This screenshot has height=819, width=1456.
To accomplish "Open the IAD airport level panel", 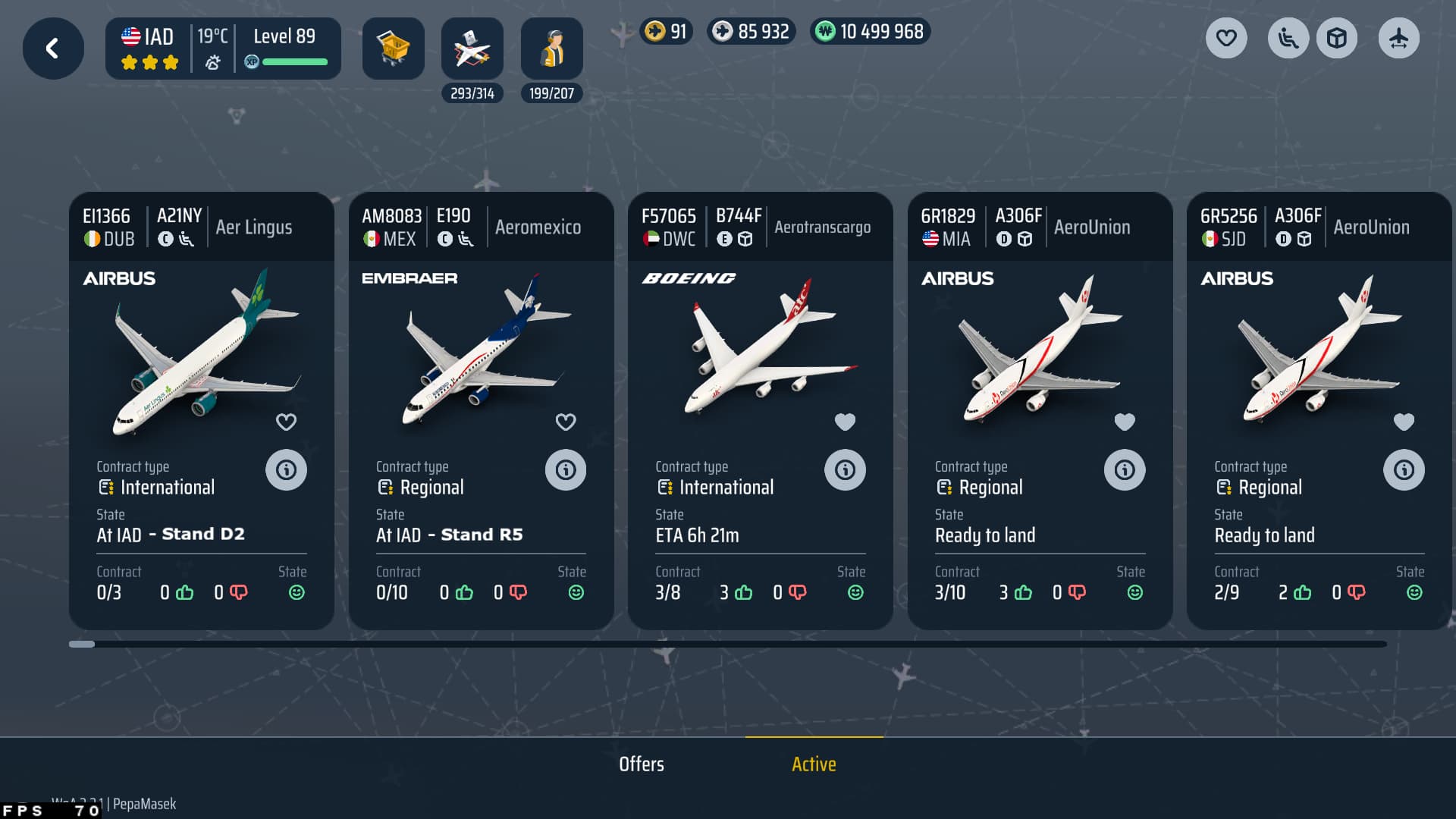I will pyautogui.click(x=223, y=49).
